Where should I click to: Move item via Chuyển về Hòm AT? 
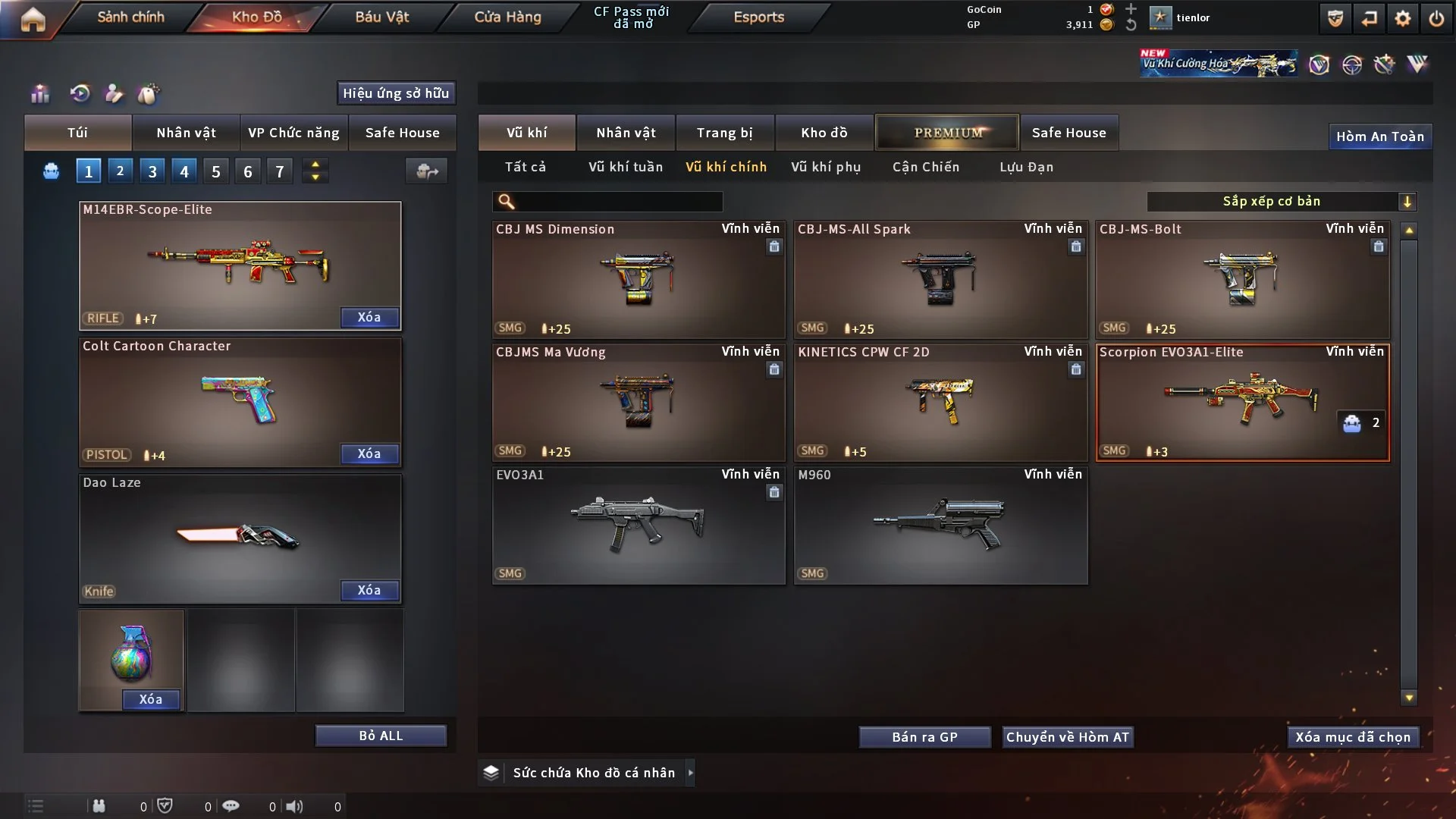(x=1068, y=737)
